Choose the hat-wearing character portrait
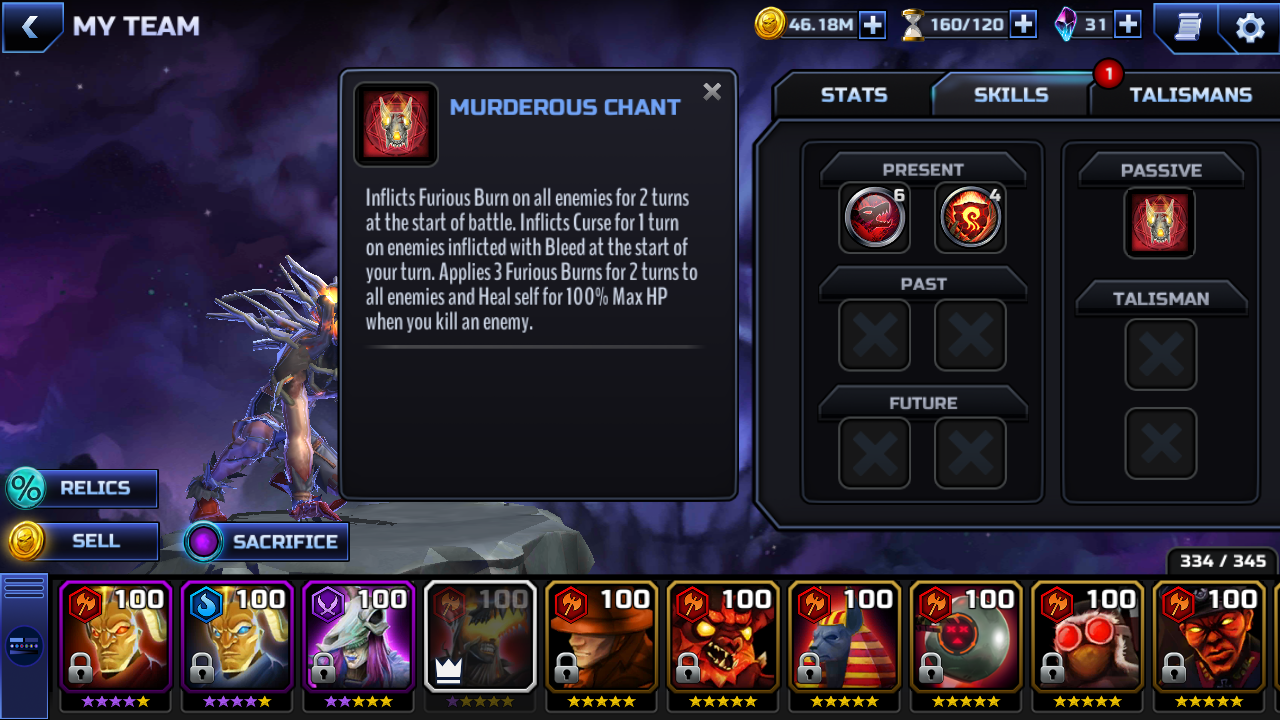 [602, 640]
